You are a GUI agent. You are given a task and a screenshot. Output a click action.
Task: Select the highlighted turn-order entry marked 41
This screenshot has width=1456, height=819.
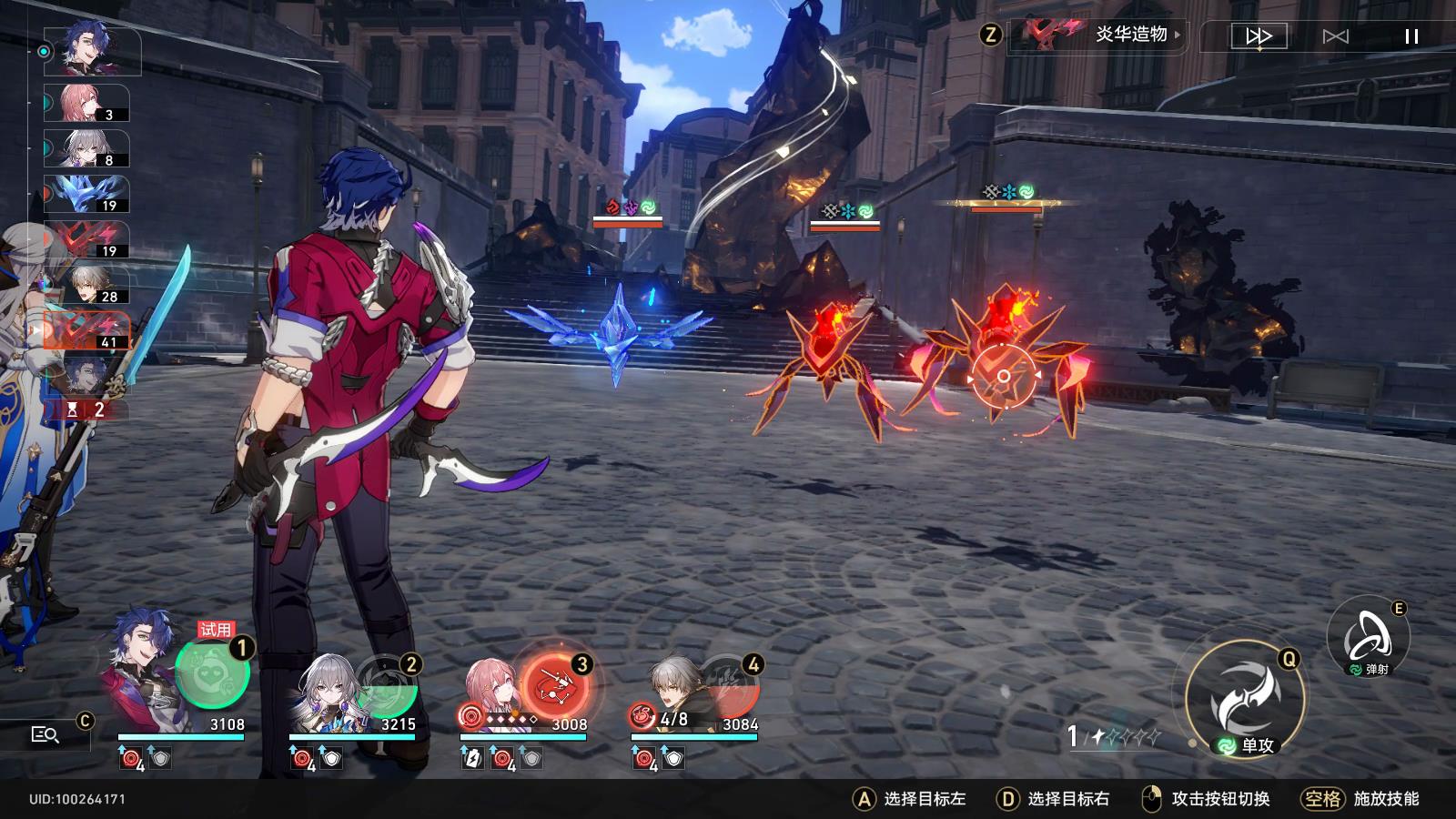point(86,330)
